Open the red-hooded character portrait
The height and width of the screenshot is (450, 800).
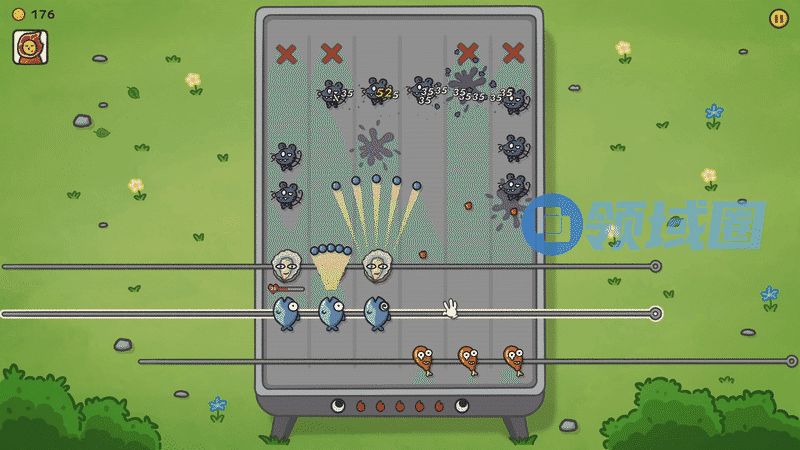click(30, 47)
